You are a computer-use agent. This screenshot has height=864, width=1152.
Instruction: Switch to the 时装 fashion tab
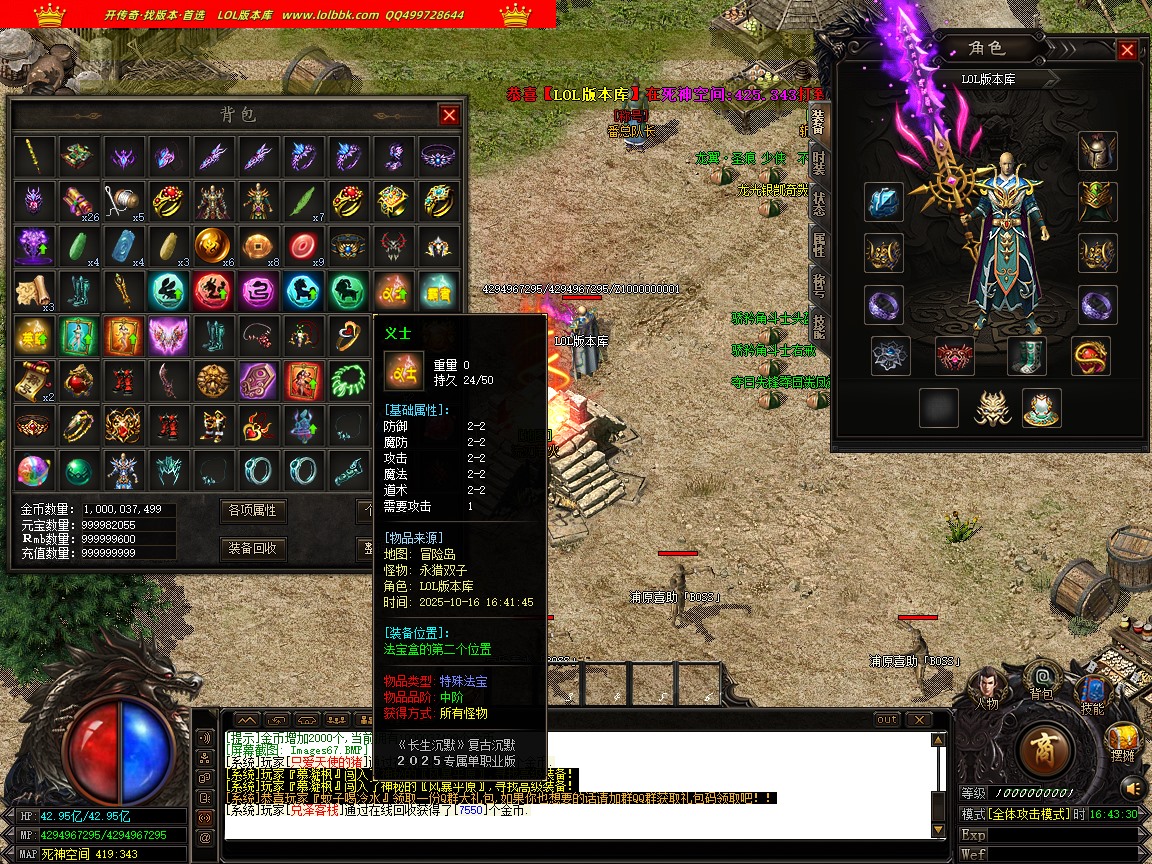819,162
